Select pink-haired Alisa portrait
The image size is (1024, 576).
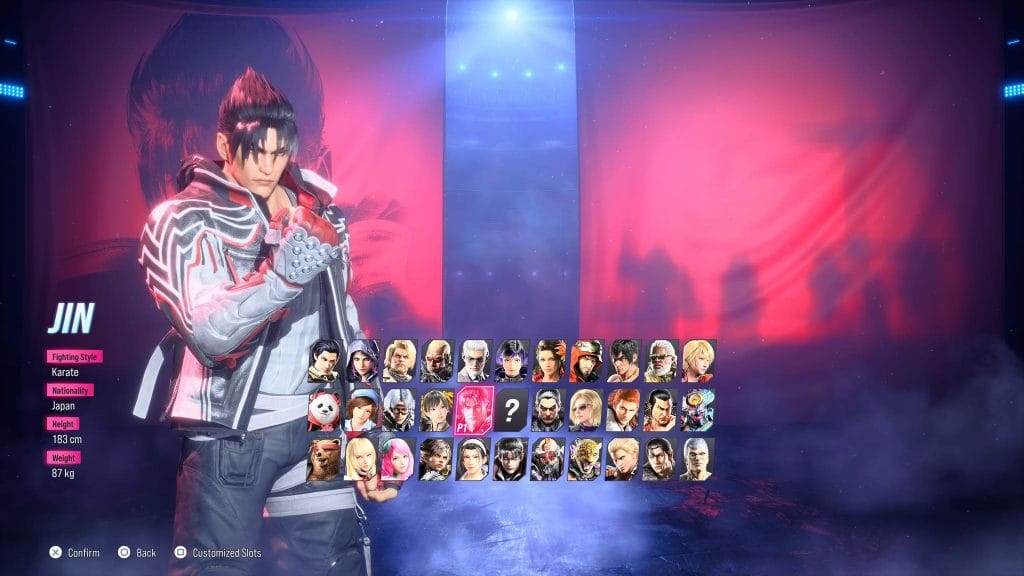tap(398, 459)
